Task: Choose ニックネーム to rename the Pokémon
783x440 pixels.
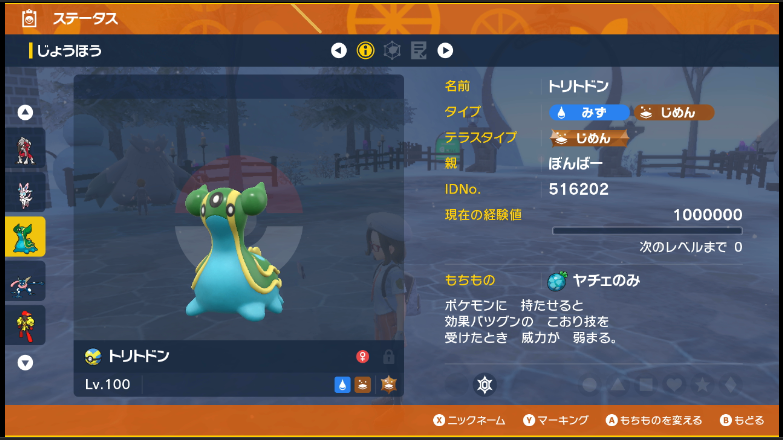Action: [x=469, y=421]
